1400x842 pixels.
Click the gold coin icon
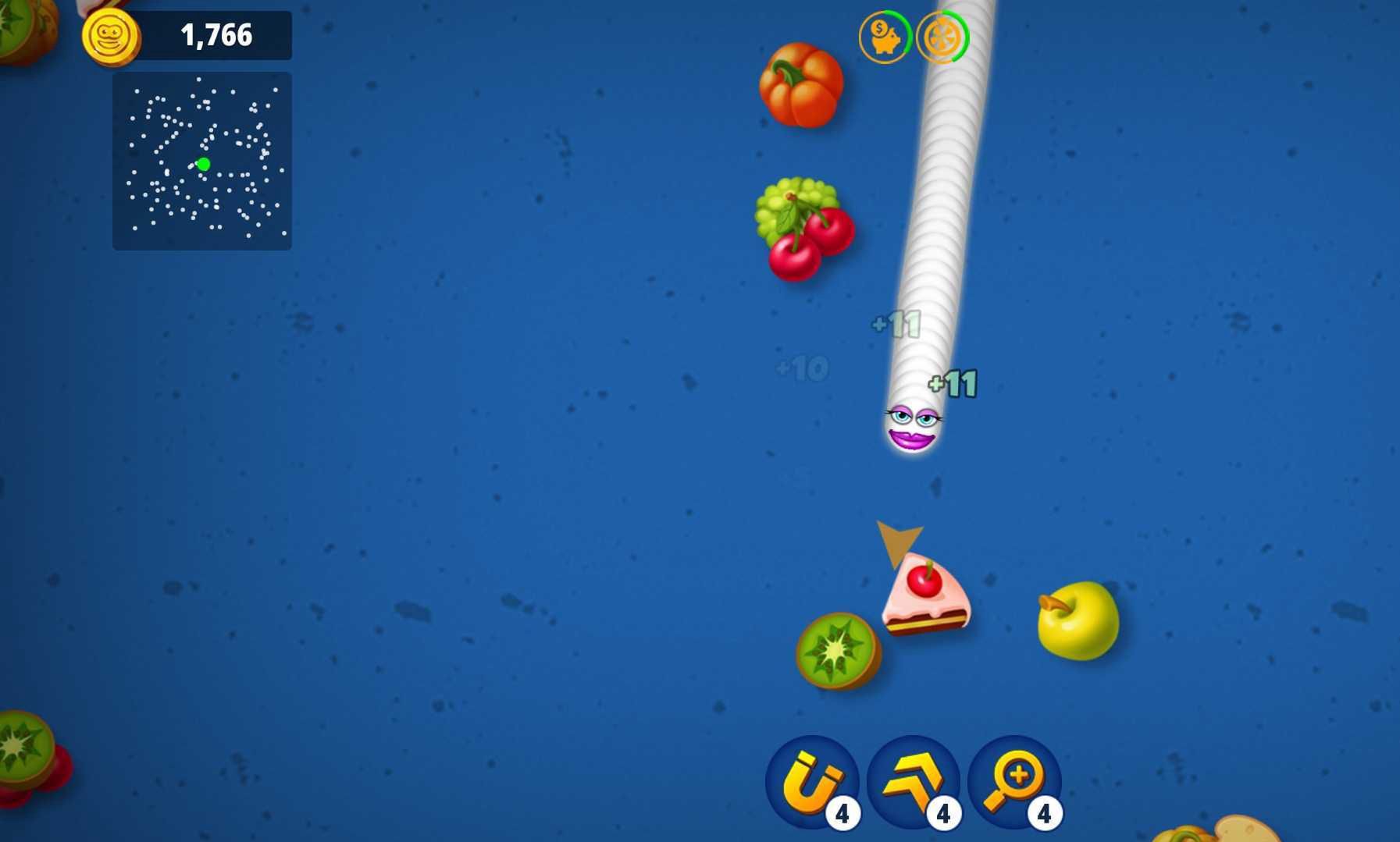coord(110,36)
